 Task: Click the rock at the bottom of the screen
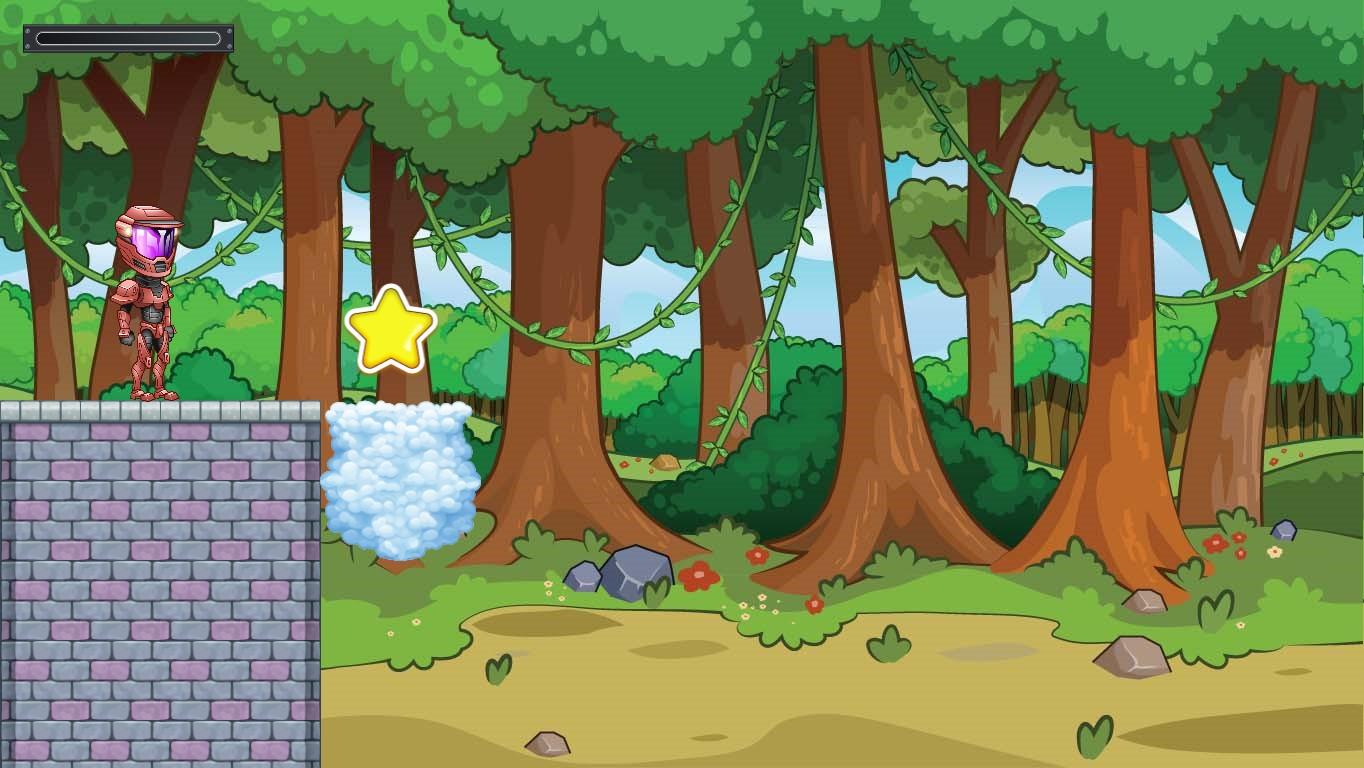(x=546, y=743)
